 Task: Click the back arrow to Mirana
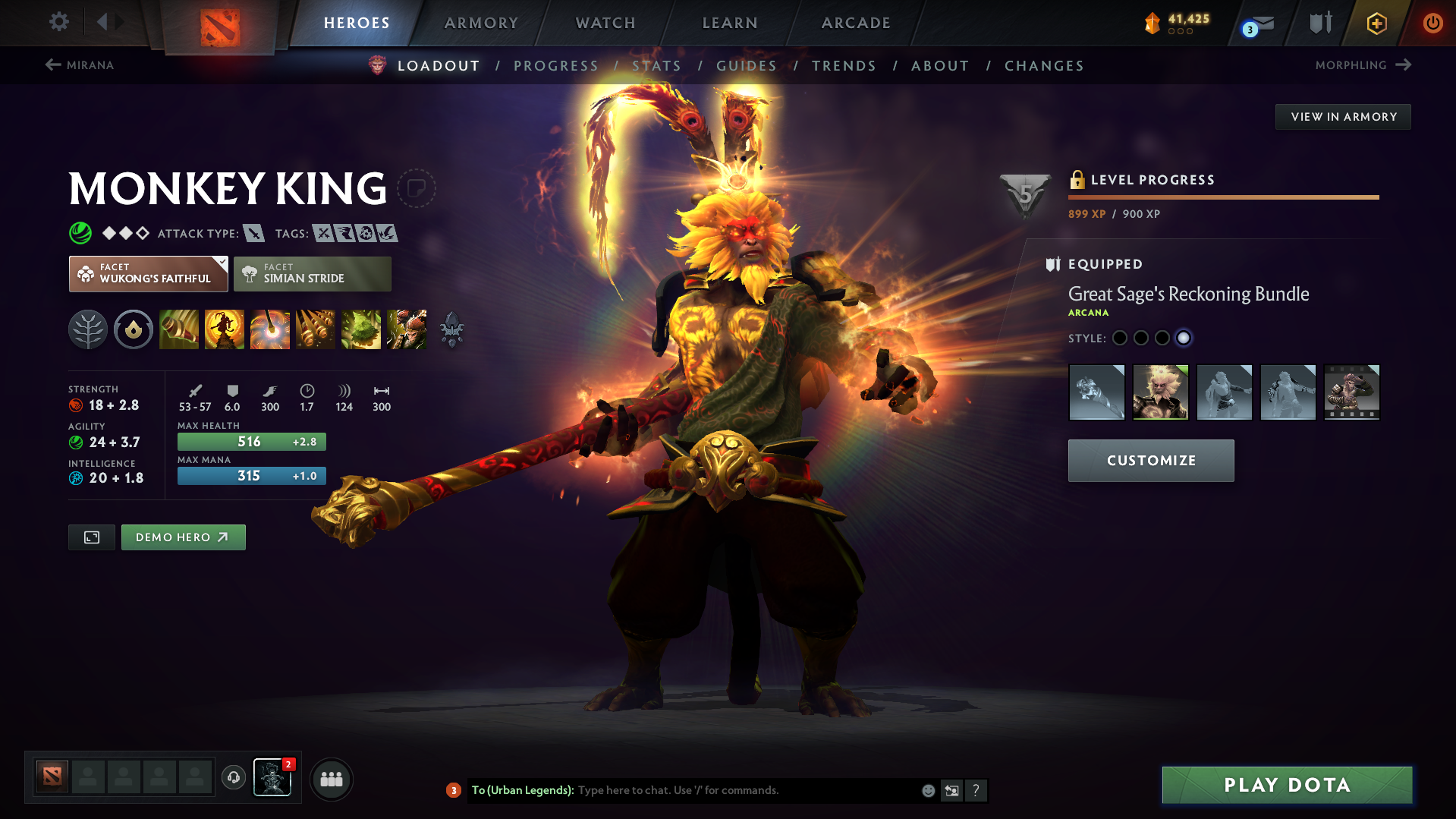(x=52, y=65)
